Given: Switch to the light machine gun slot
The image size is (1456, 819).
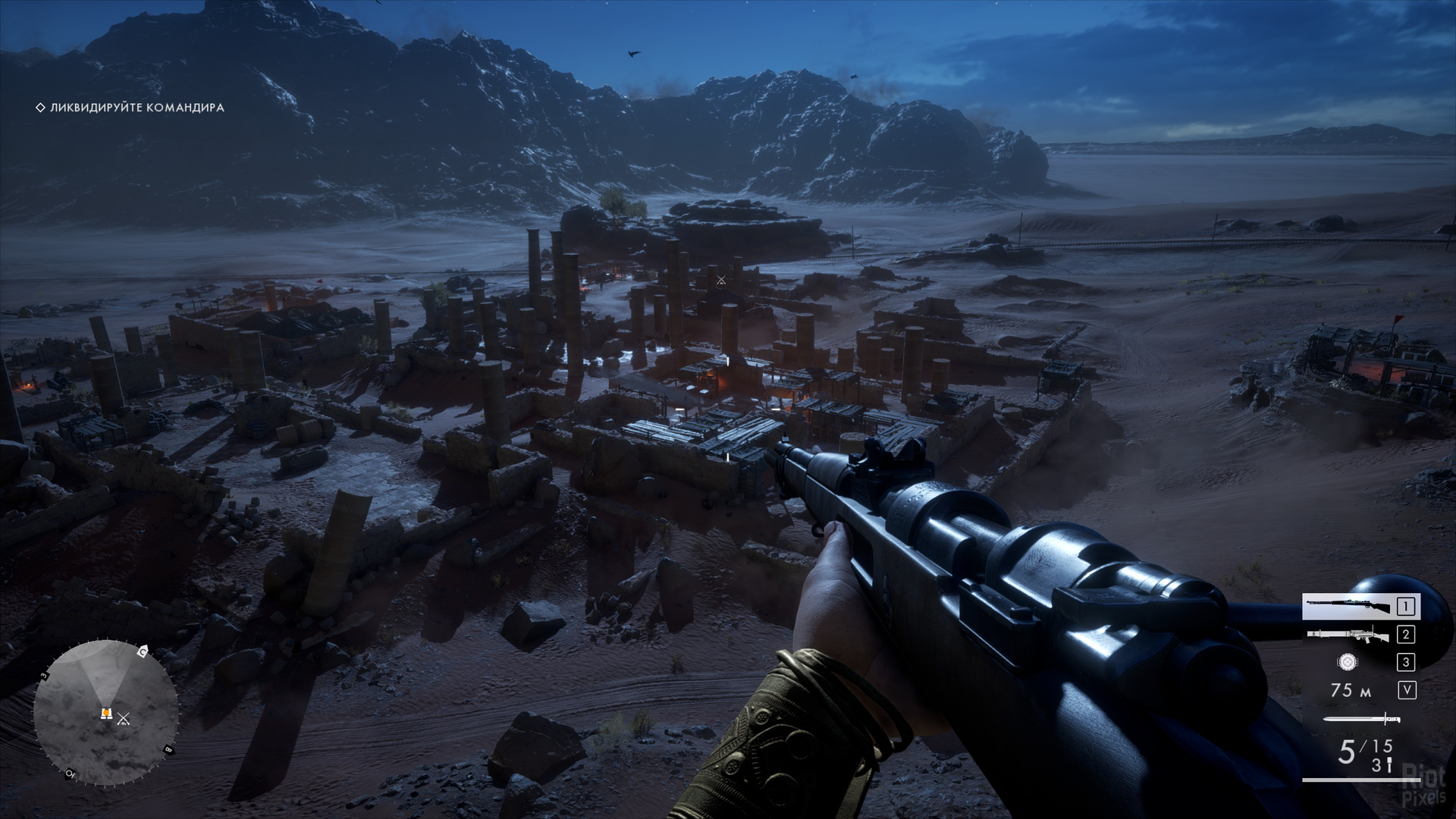Looking at the screenshot, I should [x=1360, y=635].
